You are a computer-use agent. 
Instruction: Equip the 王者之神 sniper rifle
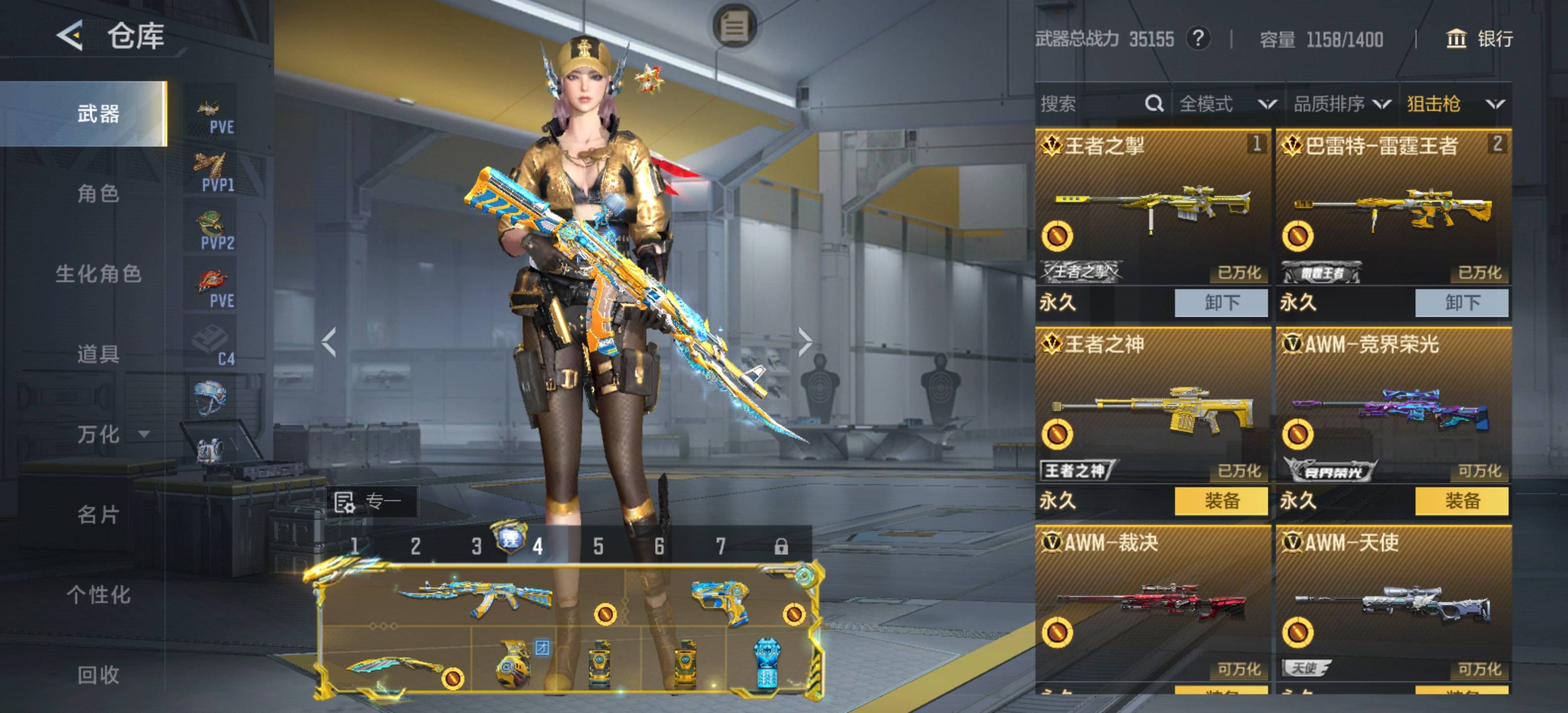pyautogui.click(x=1221, y=501)
